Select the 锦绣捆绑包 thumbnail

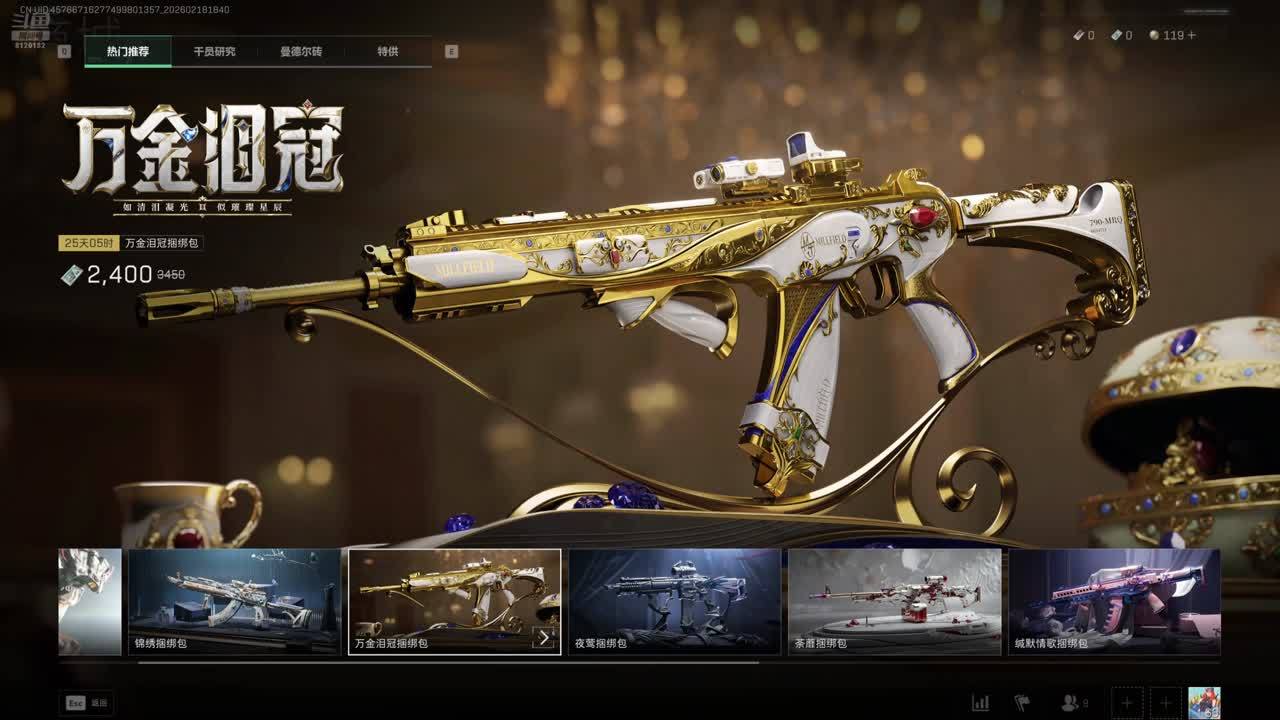234,601
